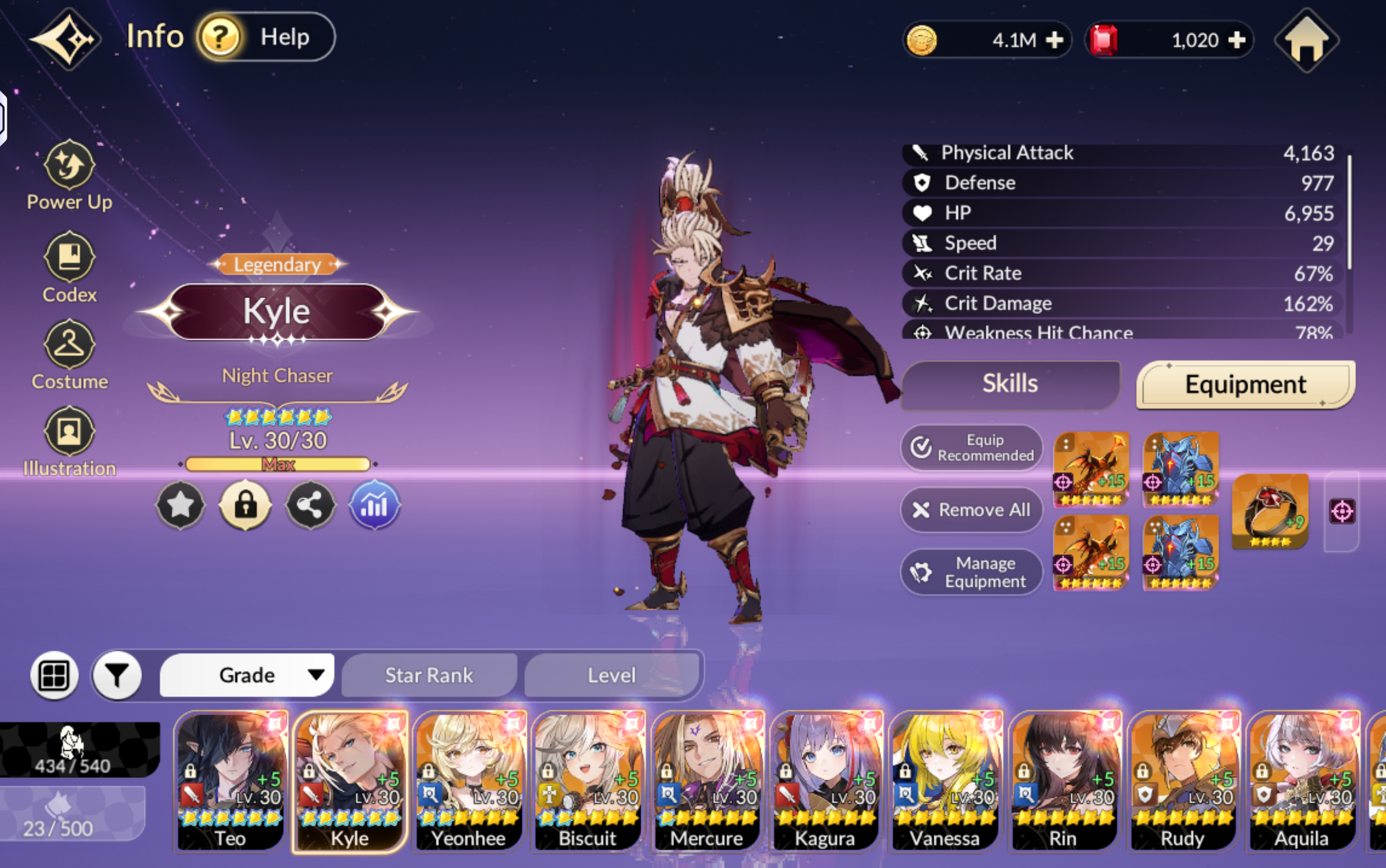This screenshot has width=1386, height=868.
Task: Add more gold coins
Action: pyautogui.click(x=1054, y=40)
